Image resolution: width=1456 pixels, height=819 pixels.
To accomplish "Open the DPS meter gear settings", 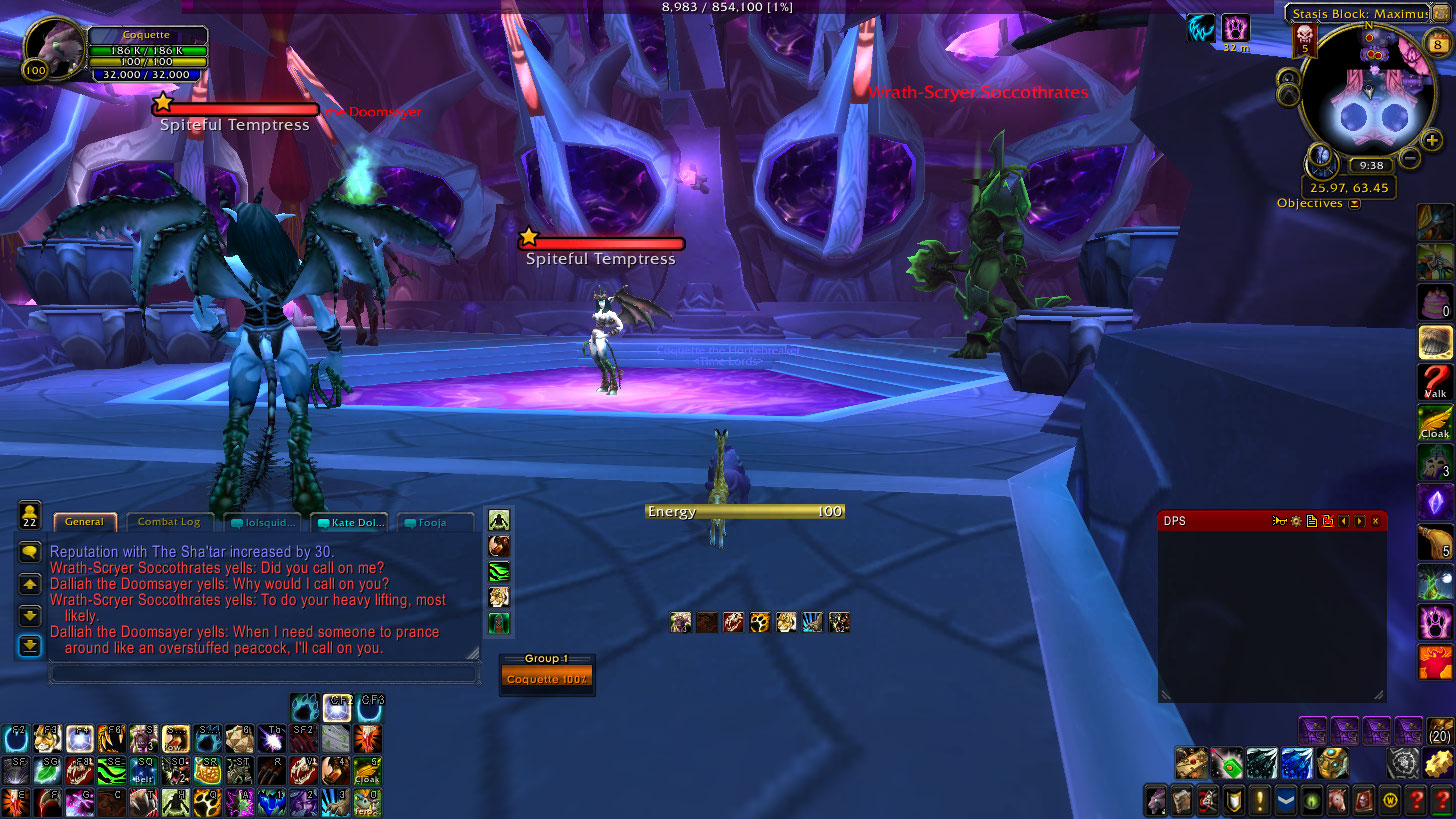I will (x=1295, y=521).
